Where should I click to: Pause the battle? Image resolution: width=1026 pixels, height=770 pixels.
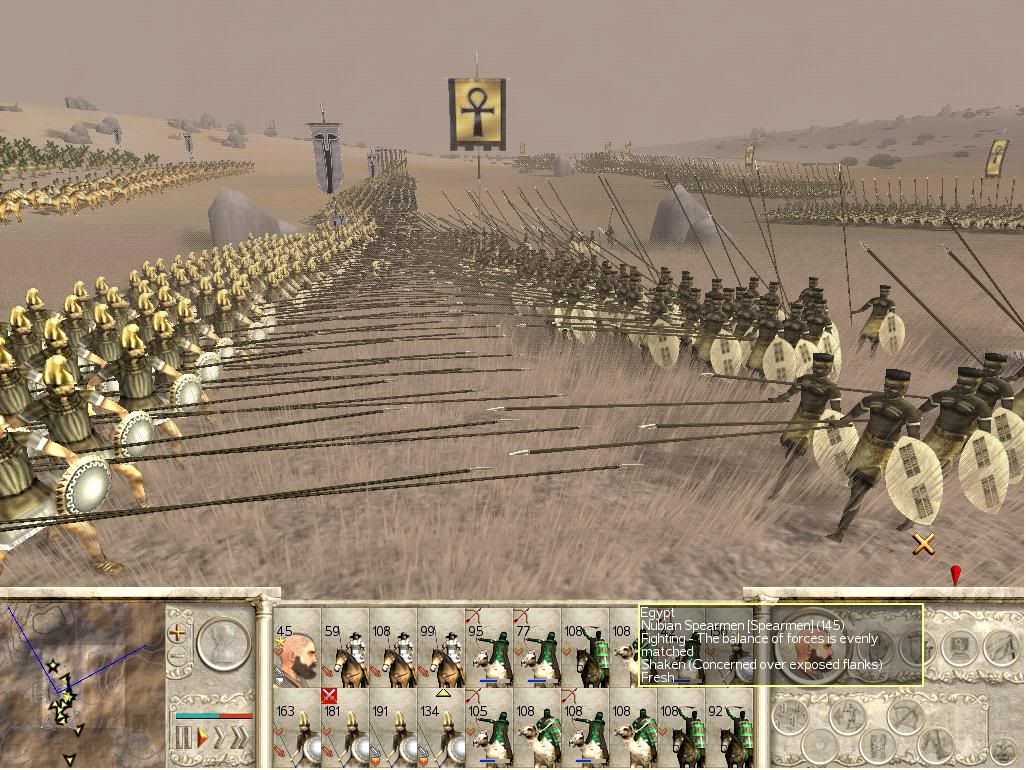point(183,739)
